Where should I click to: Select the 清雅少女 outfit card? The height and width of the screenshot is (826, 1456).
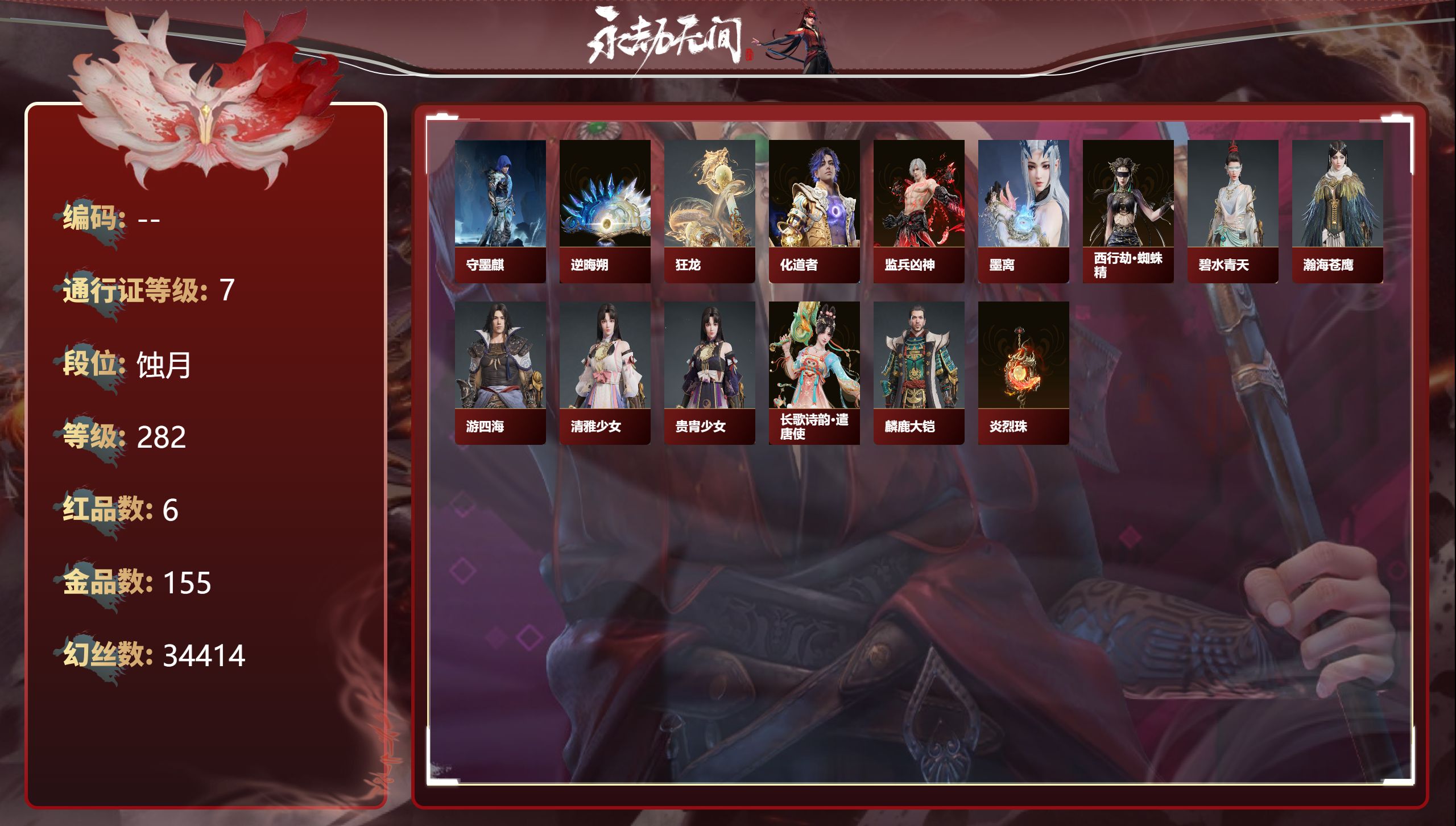(x=605, y=373)
